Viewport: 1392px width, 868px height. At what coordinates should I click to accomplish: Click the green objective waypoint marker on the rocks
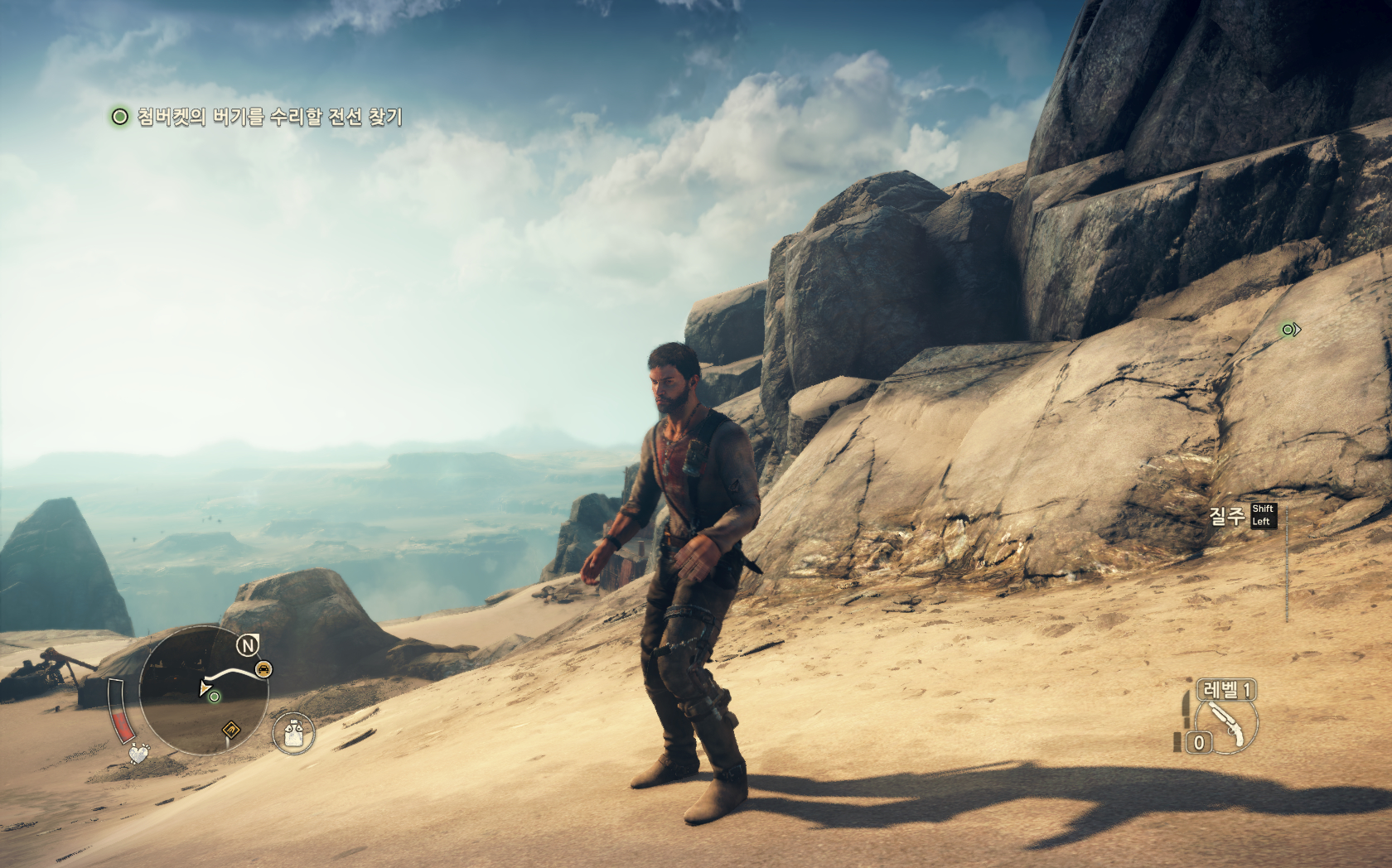[x=1289, y=330]
